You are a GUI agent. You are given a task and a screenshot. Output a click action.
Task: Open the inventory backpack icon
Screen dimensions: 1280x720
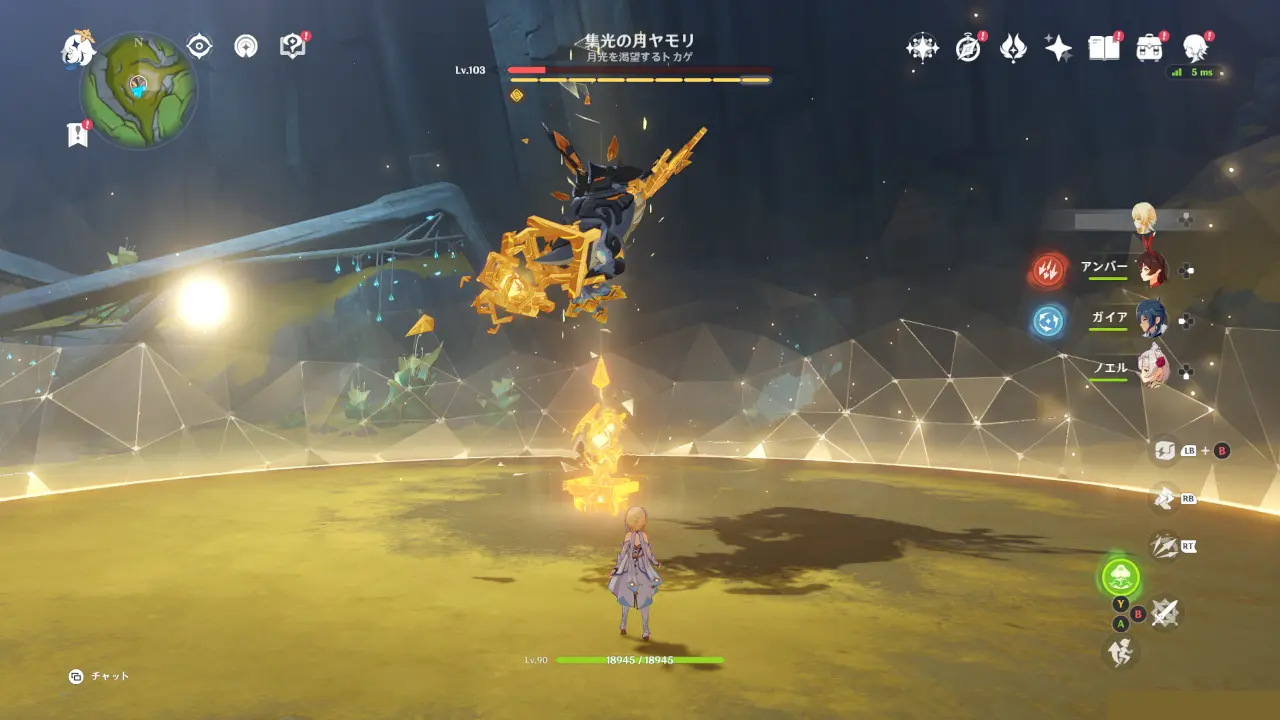coord(1148,47)
